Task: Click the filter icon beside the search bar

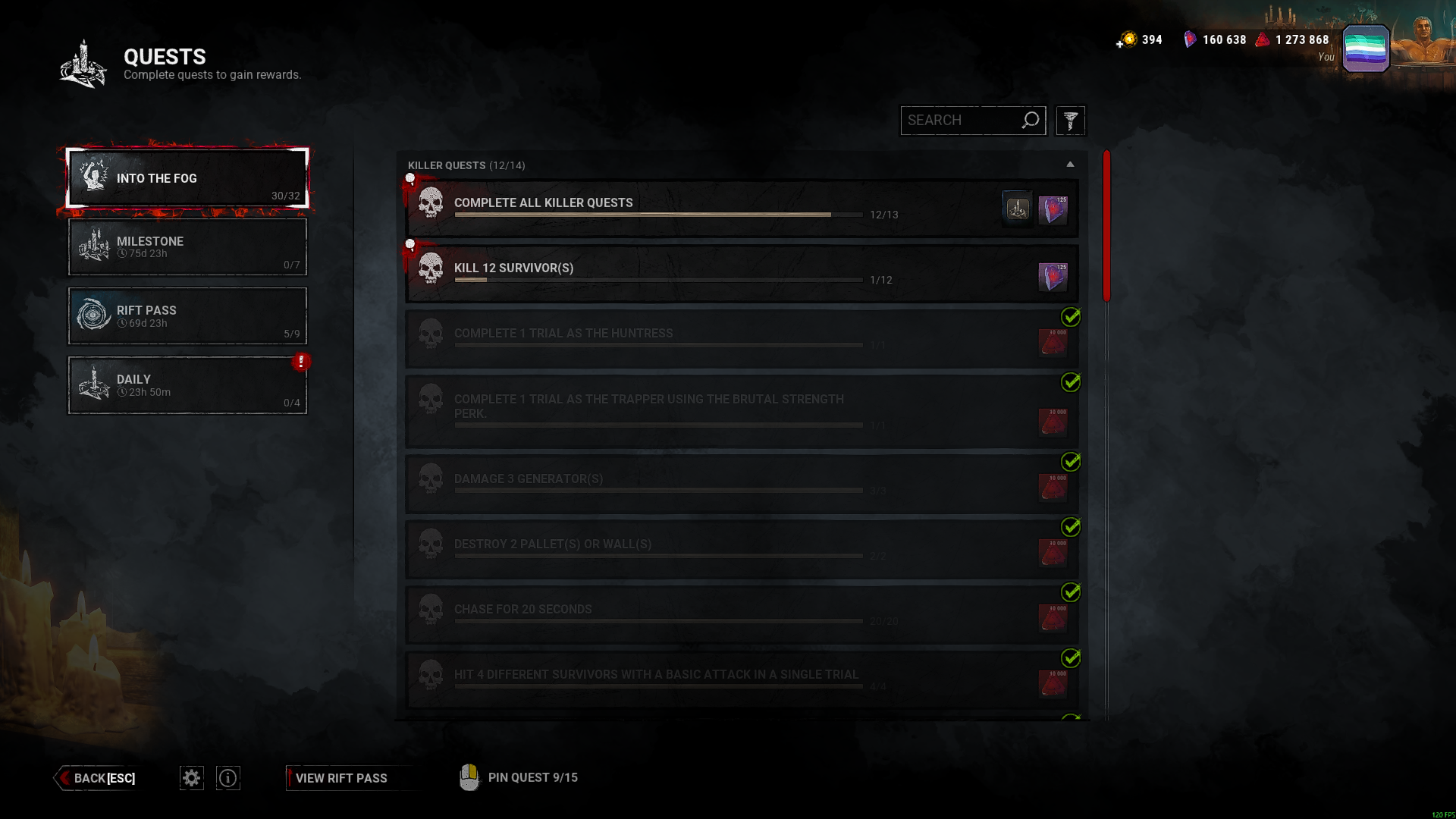Action: 1070,120
